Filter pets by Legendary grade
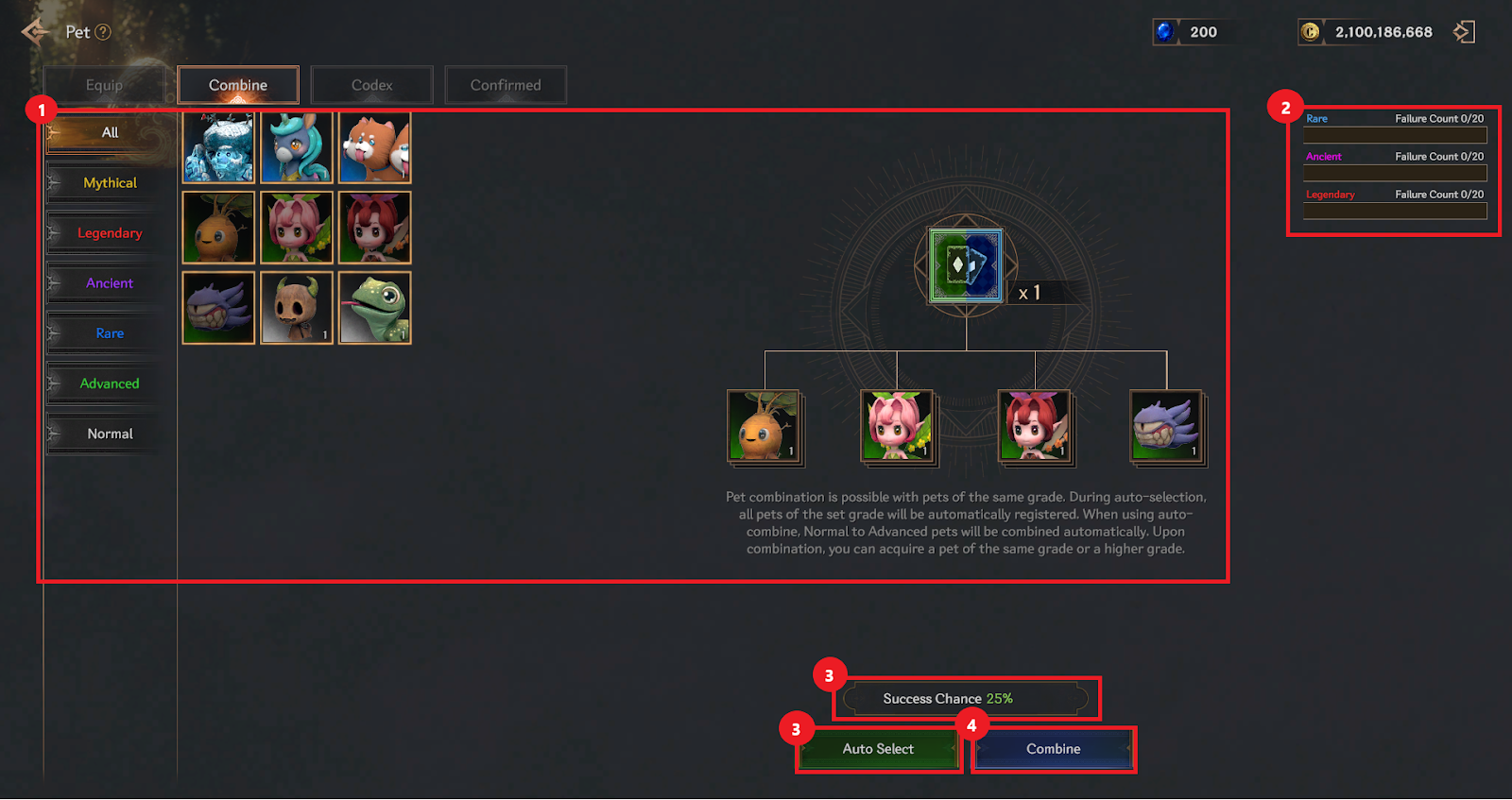Screen dimensions: 1512x800 (110, 233)
